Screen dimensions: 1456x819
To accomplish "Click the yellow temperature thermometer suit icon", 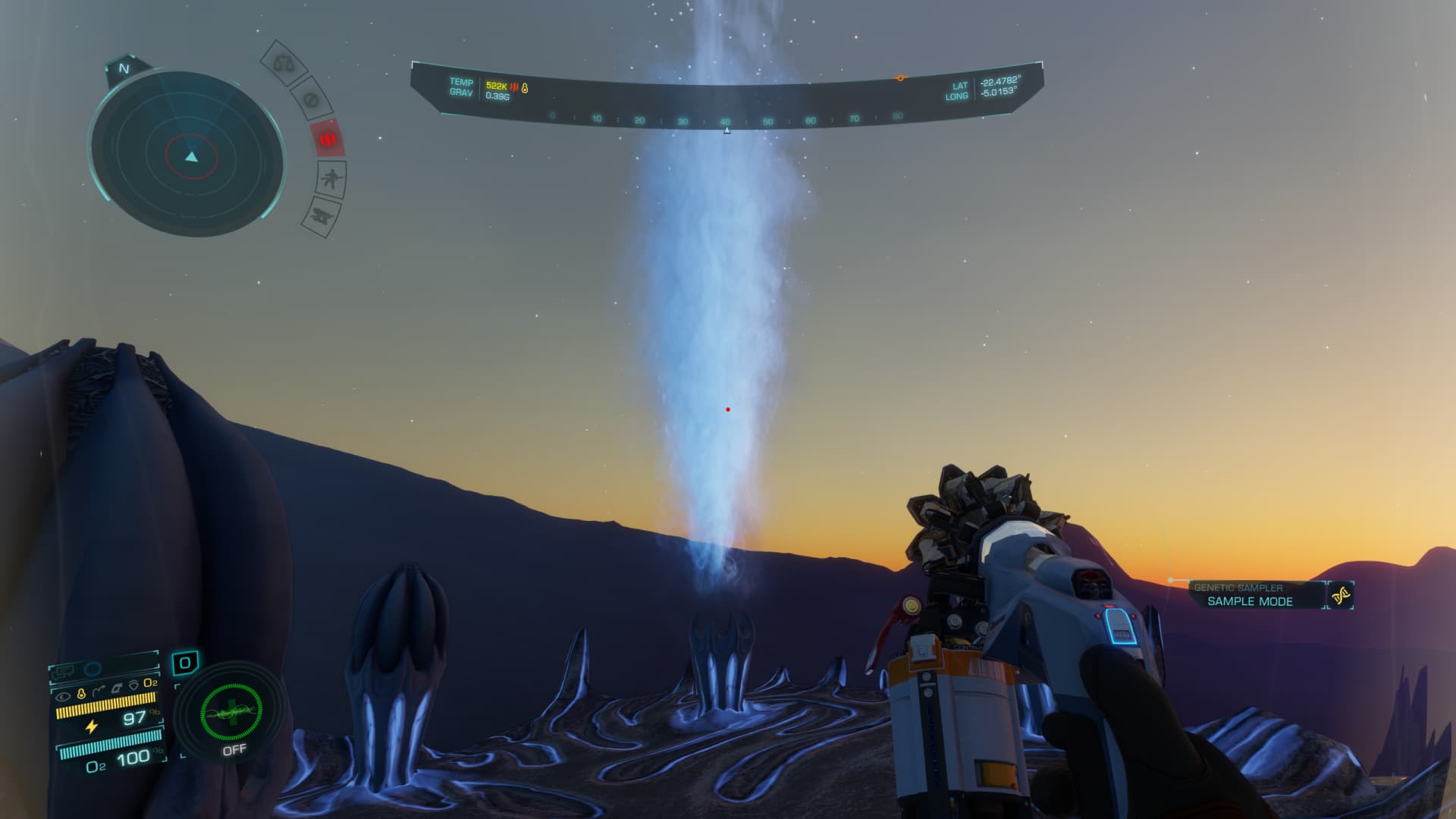I will tap(81, 694).
